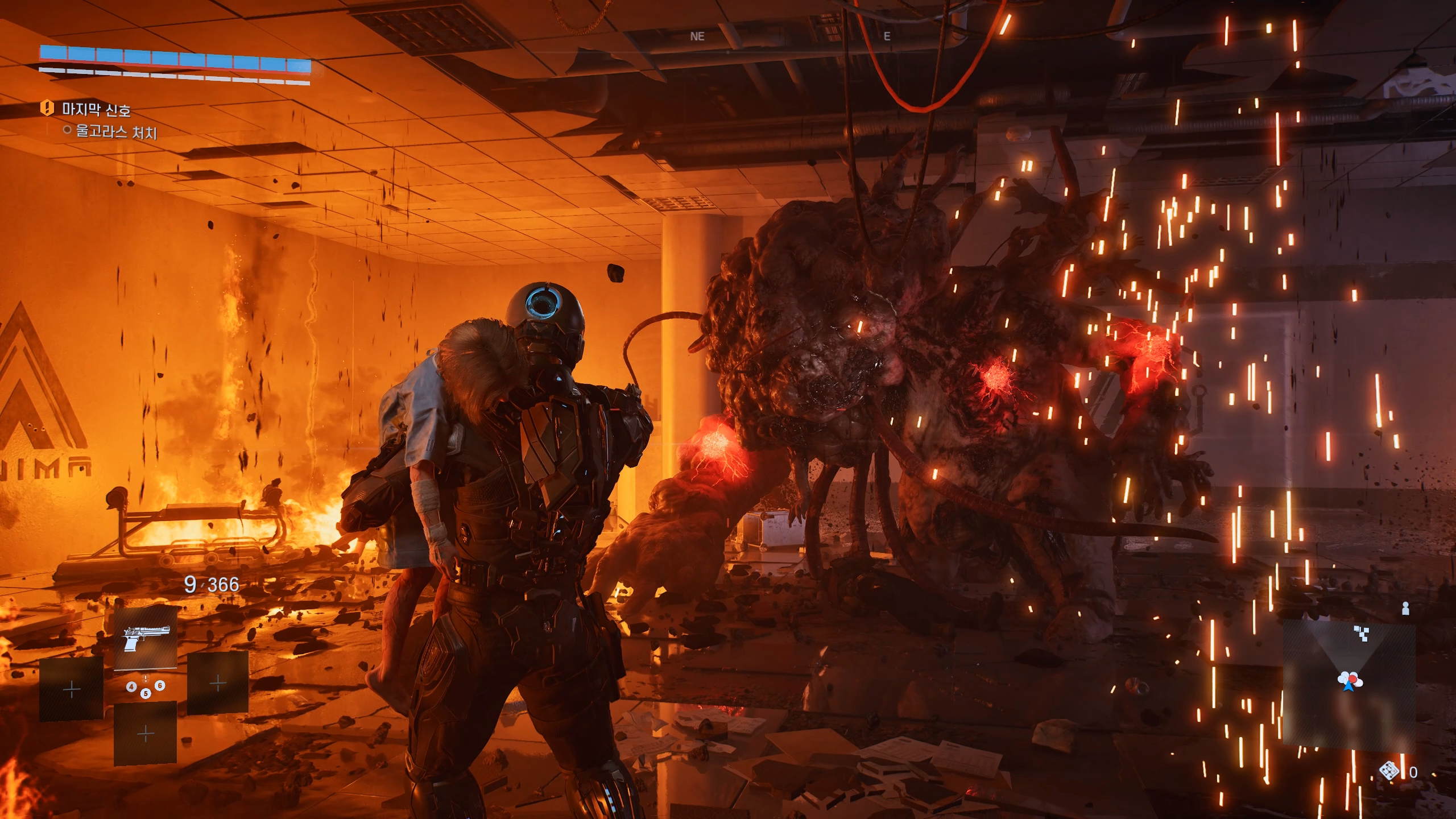The height and width of the screenshot is (819, 1456).
Task: Select the equipped pistol weapon slot
Action: (x=145, y=637)
